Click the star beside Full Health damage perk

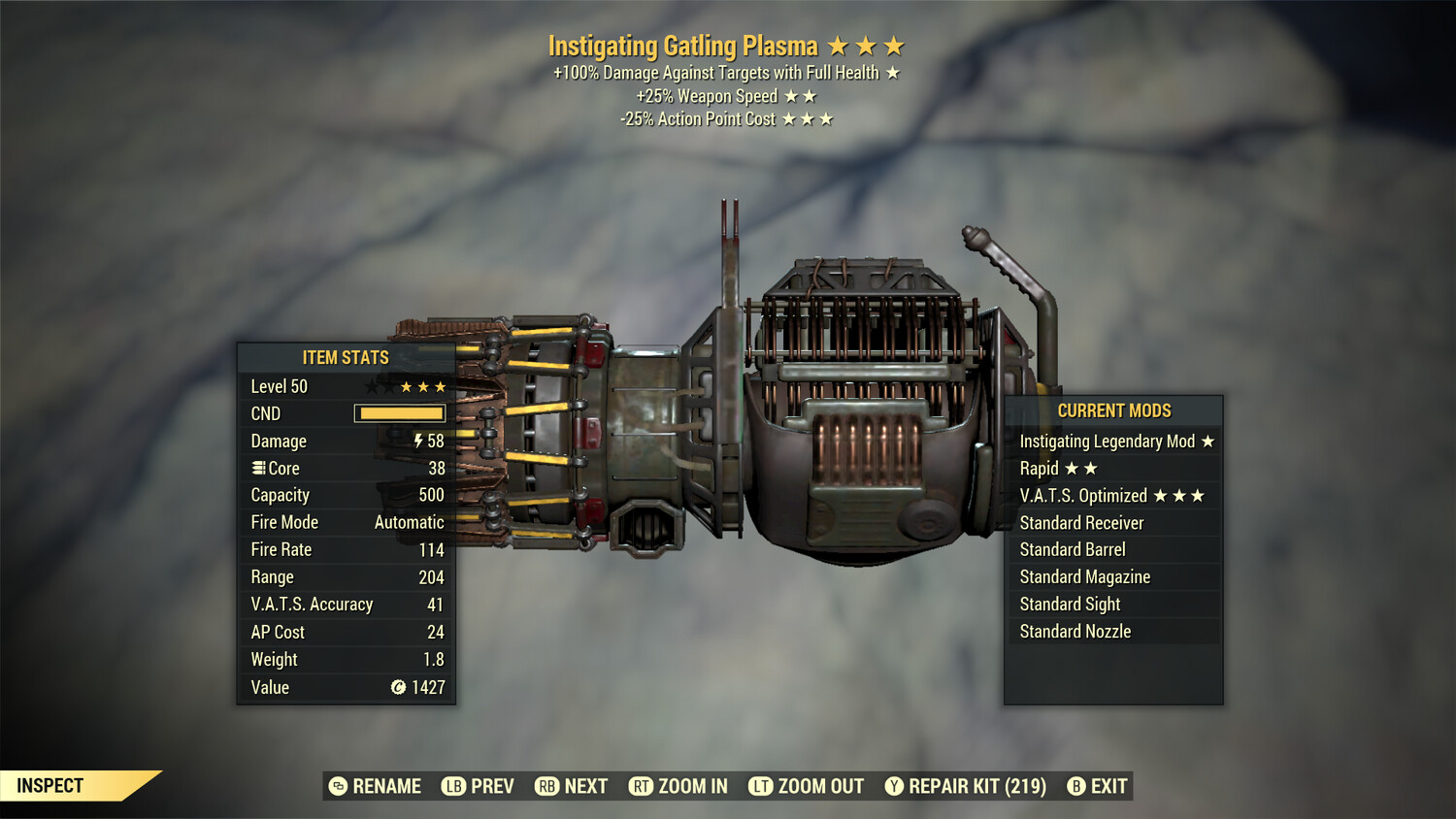coord(893,72)
